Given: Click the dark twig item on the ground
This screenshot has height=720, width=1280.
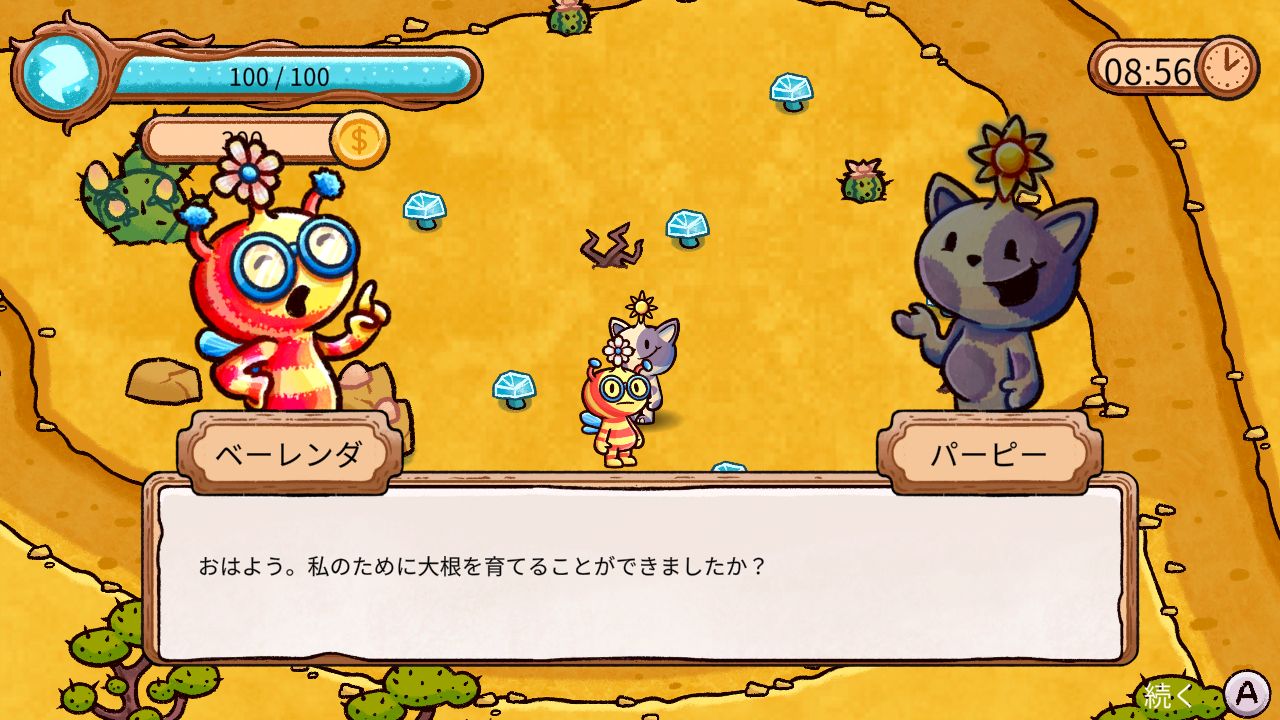Looking at the screenshot, I should 614,245.
